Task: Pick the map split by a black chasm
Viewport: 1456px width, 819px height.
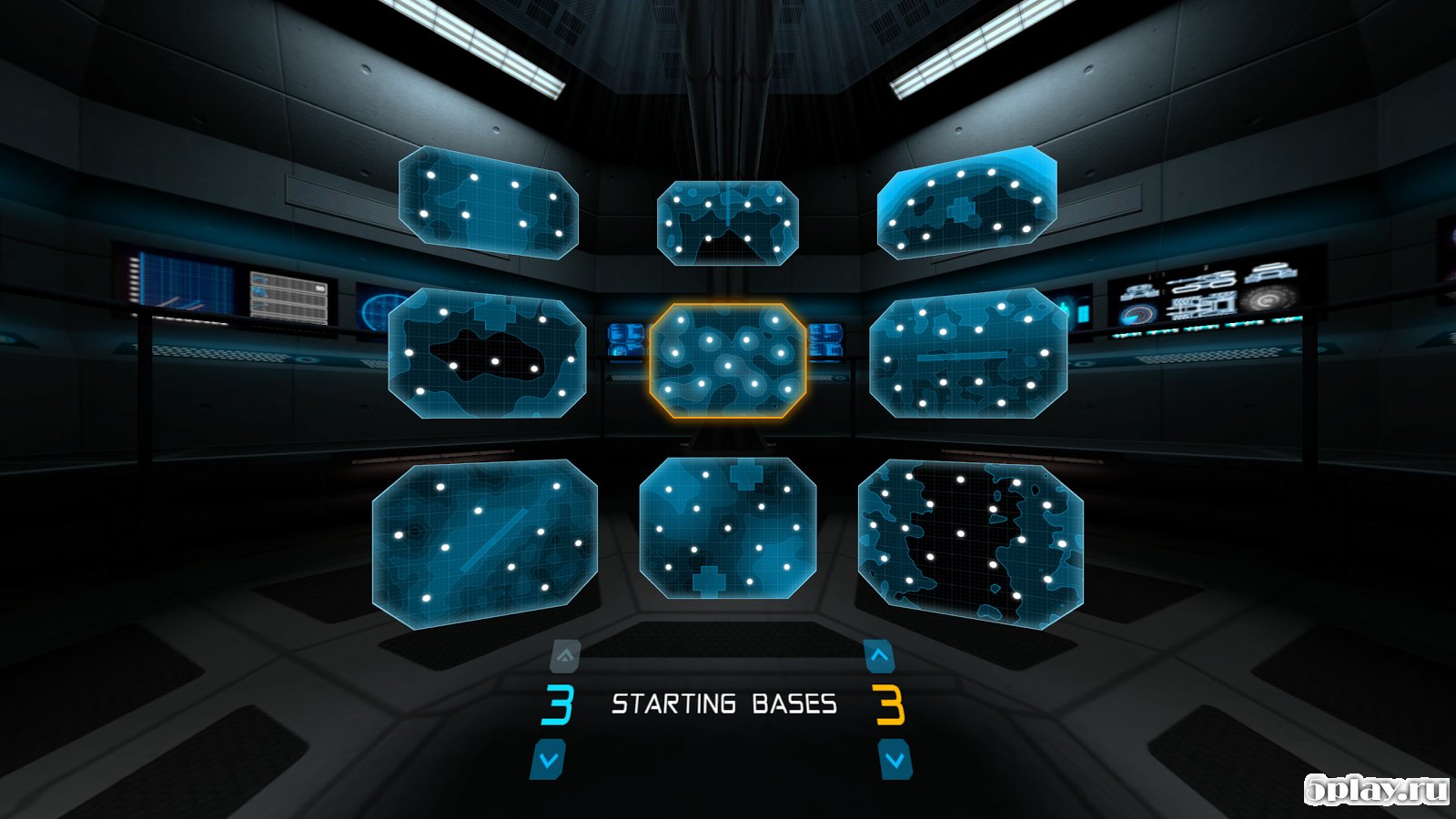Action: click(970, 543)
